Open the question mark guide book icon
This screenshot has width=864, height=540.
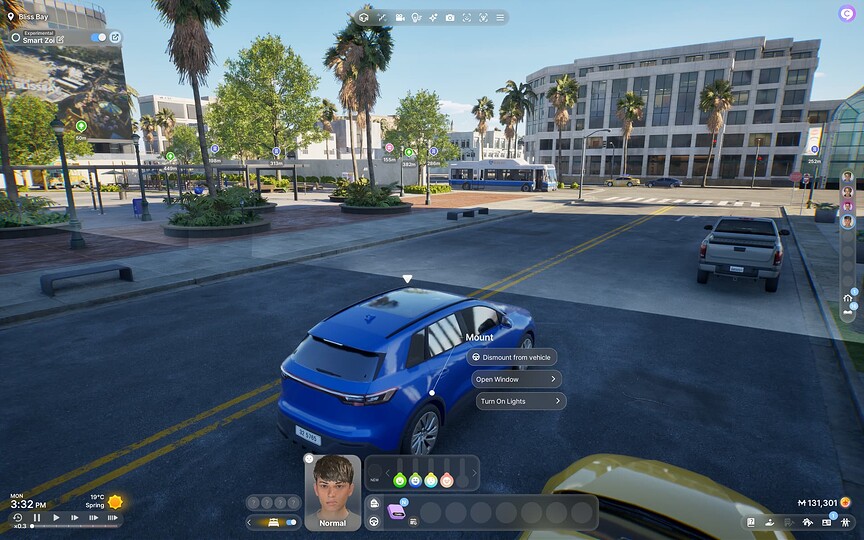(x=751, y=522)
